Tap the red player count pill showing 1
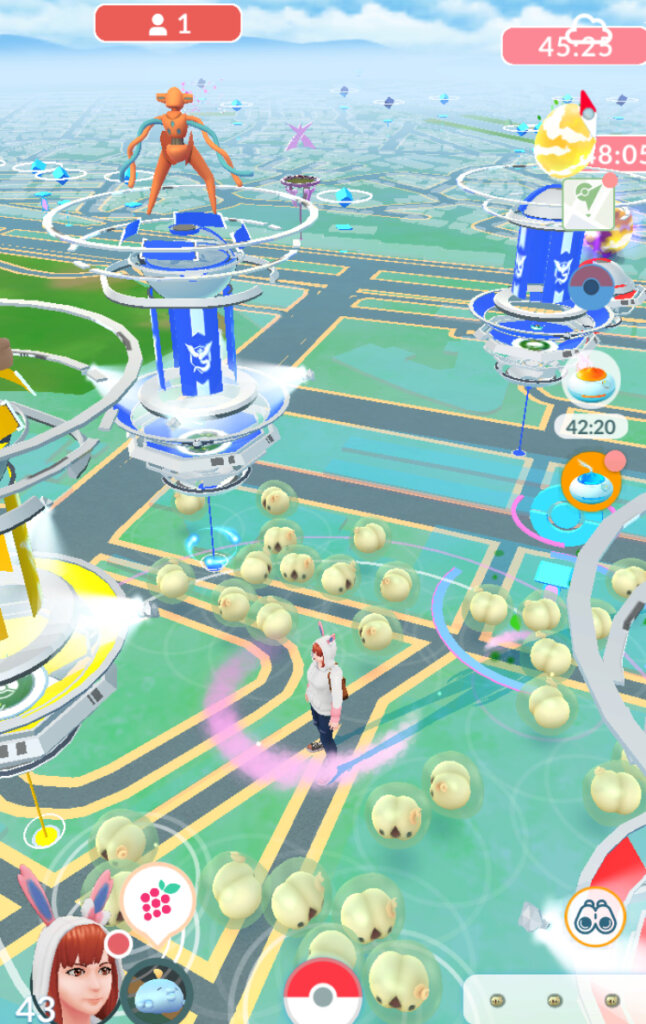Image resolution: width=646 pixels, height=1024 pixels. pos(168,23)
